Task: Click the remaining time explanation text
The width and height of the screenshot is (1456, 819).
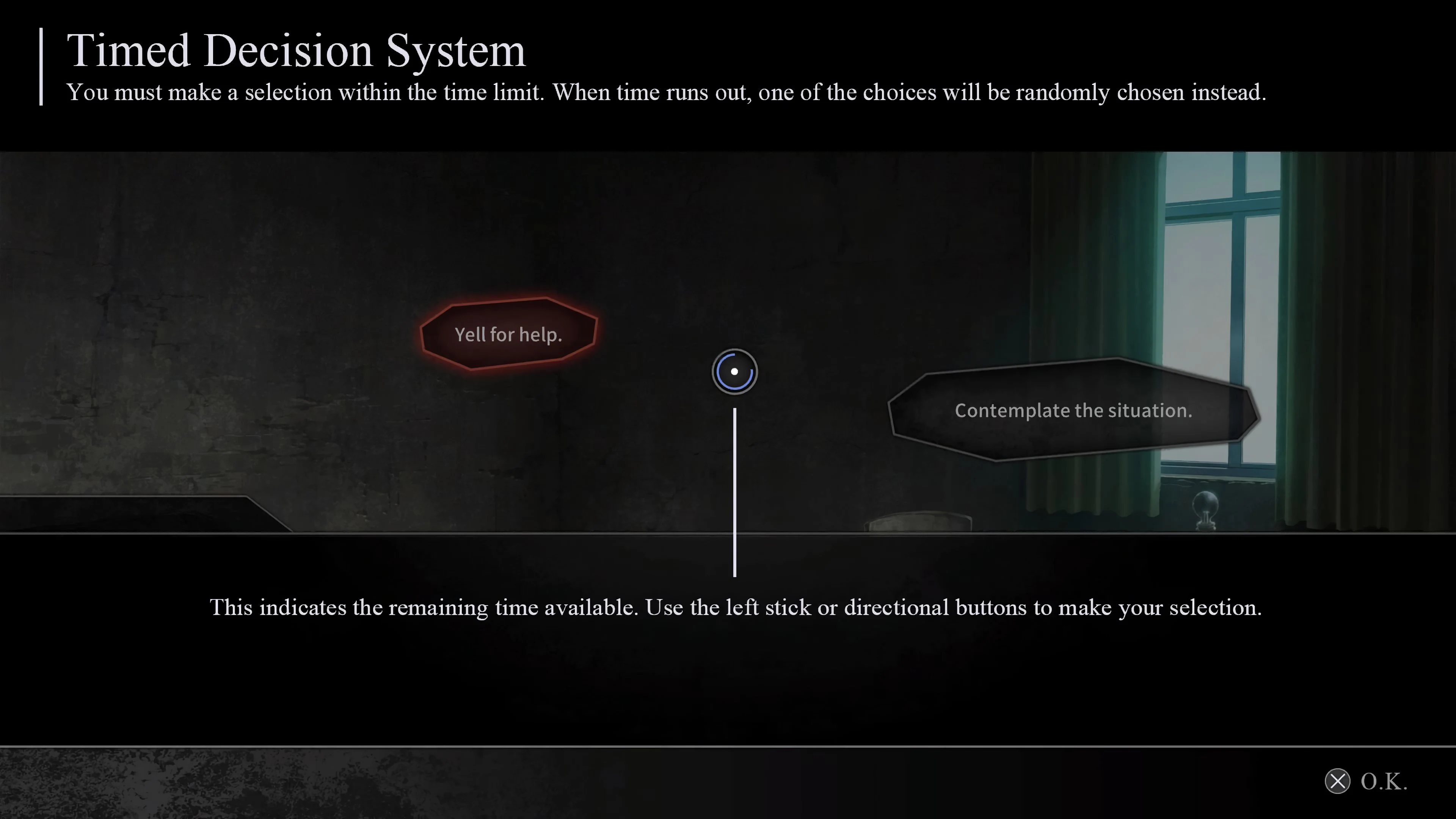Action: [735, 607]
